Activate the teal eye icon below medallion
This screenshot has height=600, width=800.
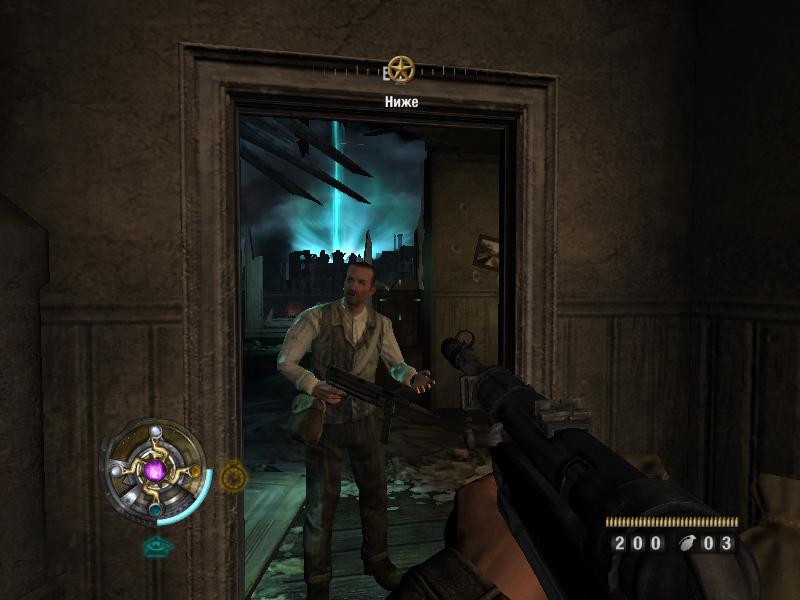click(154, 546)
